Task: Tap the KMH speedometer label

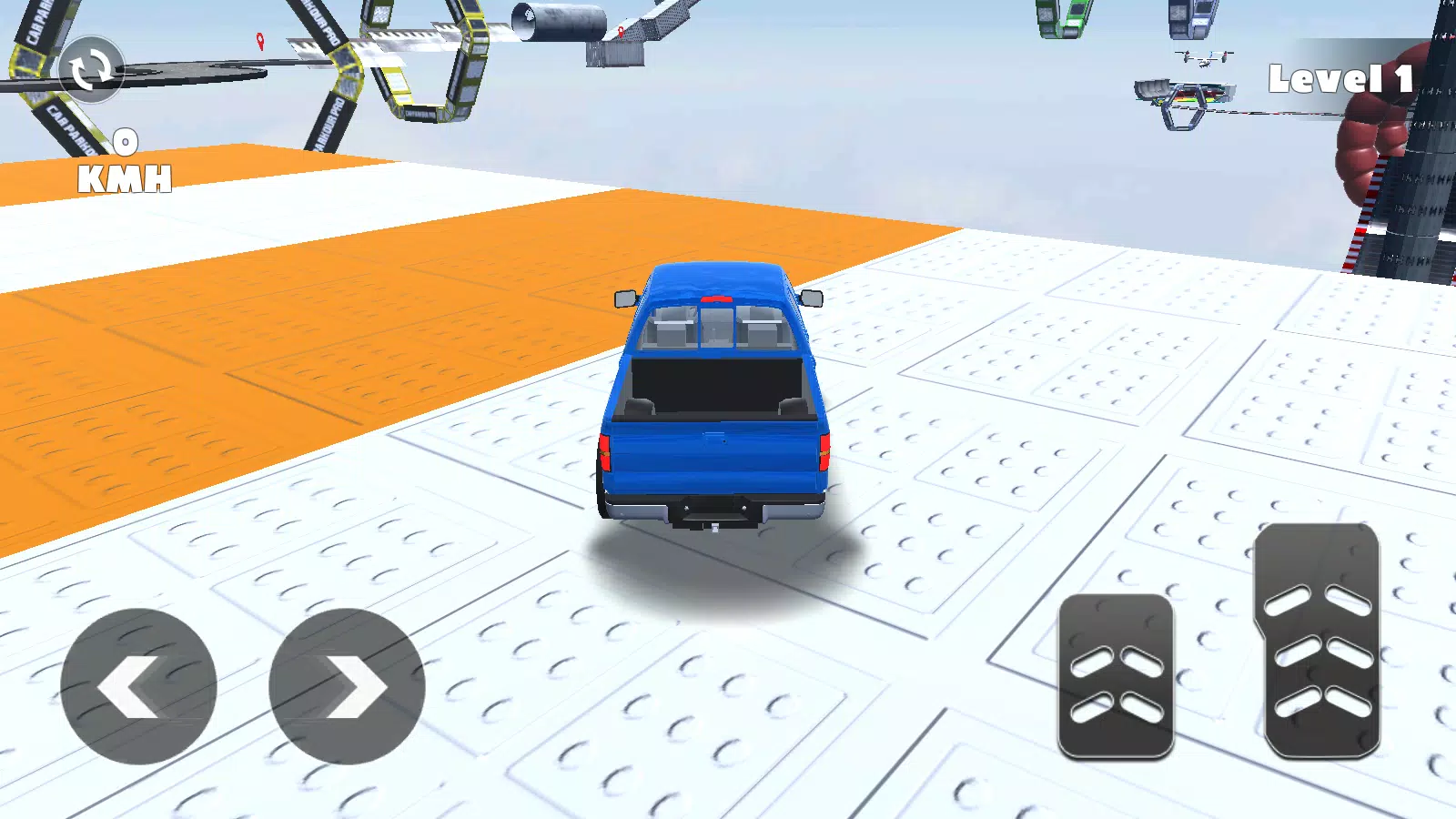Action: coord(126,178)
